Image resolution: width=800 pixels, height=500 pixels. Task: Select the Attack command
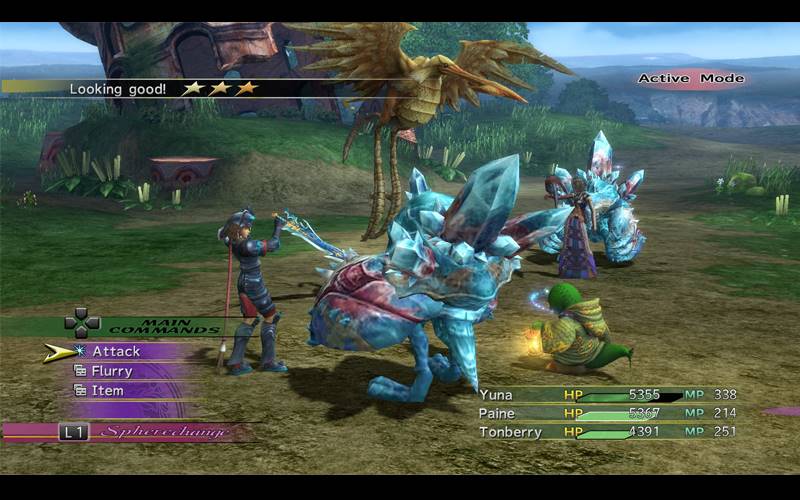pos(116,351)
